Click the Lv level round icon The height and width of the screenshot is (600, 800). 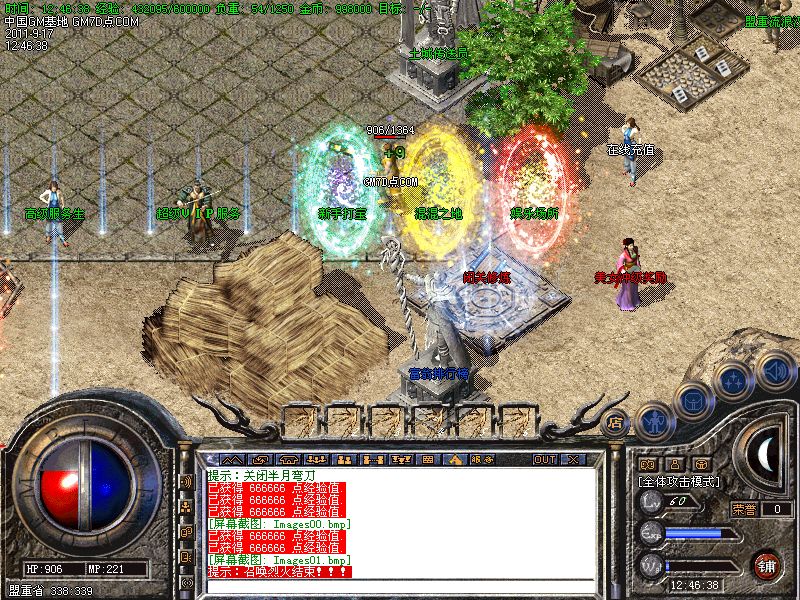pos(652,501)
